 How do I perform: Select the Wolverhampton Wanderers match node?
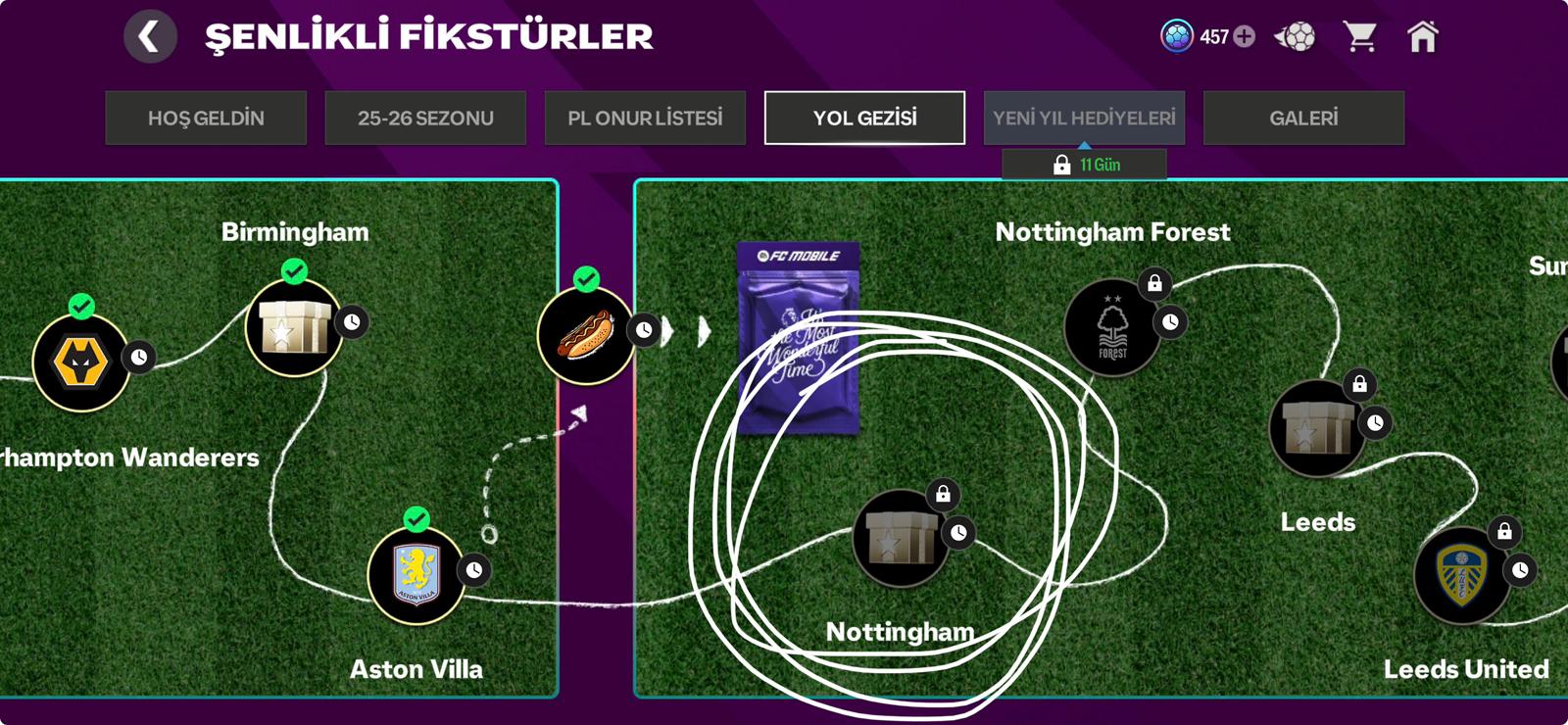point(80,362)
